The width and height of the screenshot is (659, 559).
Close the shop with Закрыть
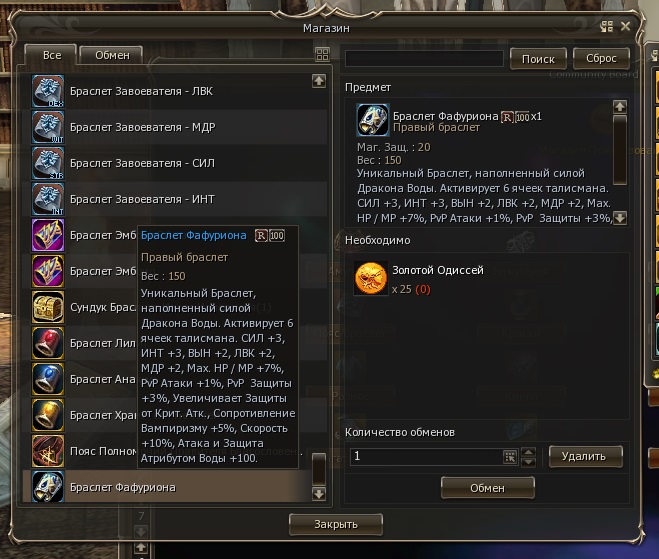pos(335,523)
